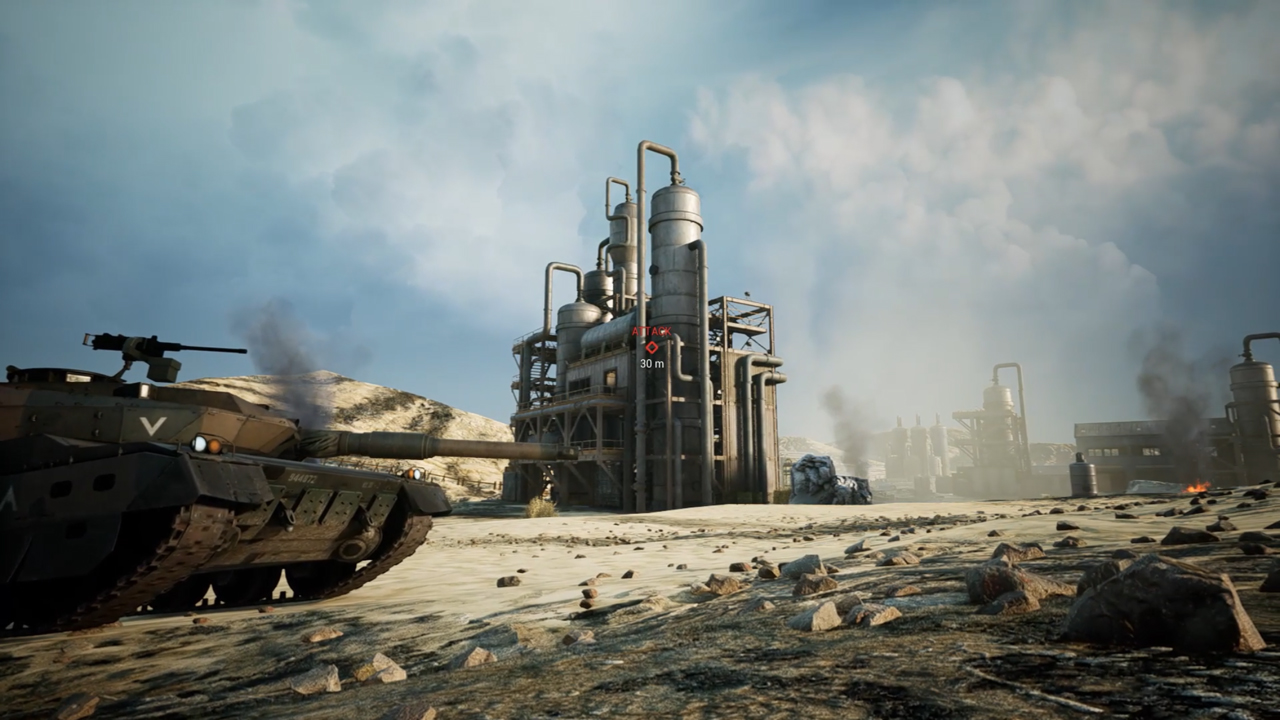The width and height of the screenshot is (1280, 720).
Task: Click the red diamond attack marker
Action: pyautogui.click(x=651, y=347)
